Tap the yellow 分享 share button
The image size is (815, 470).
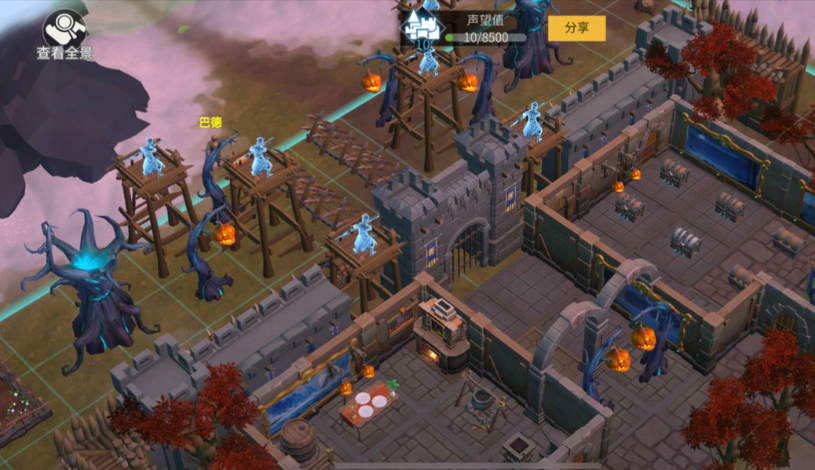click(576, 28)
